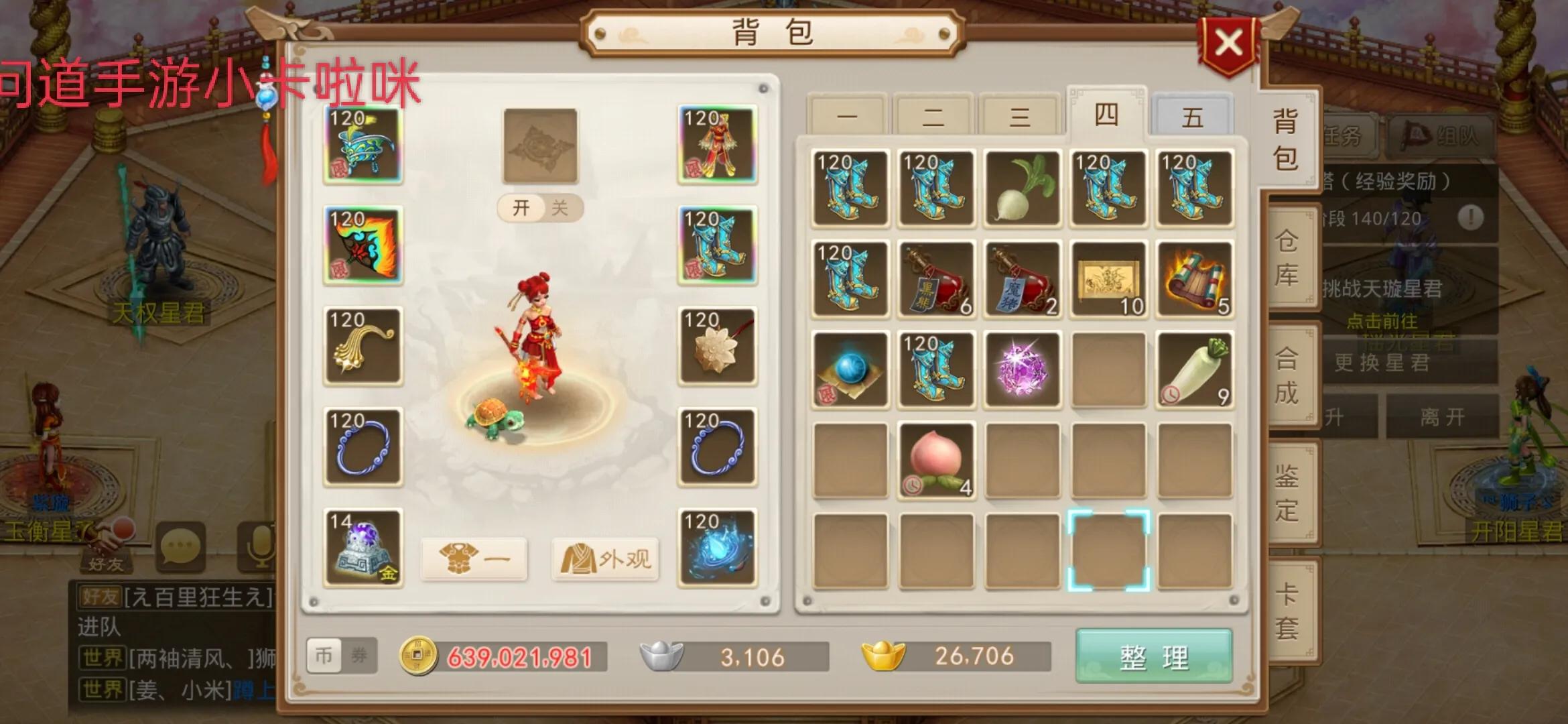Click the highlighted empty bag slot
The image size is (1568, 724).
[x=1108, y=550]
